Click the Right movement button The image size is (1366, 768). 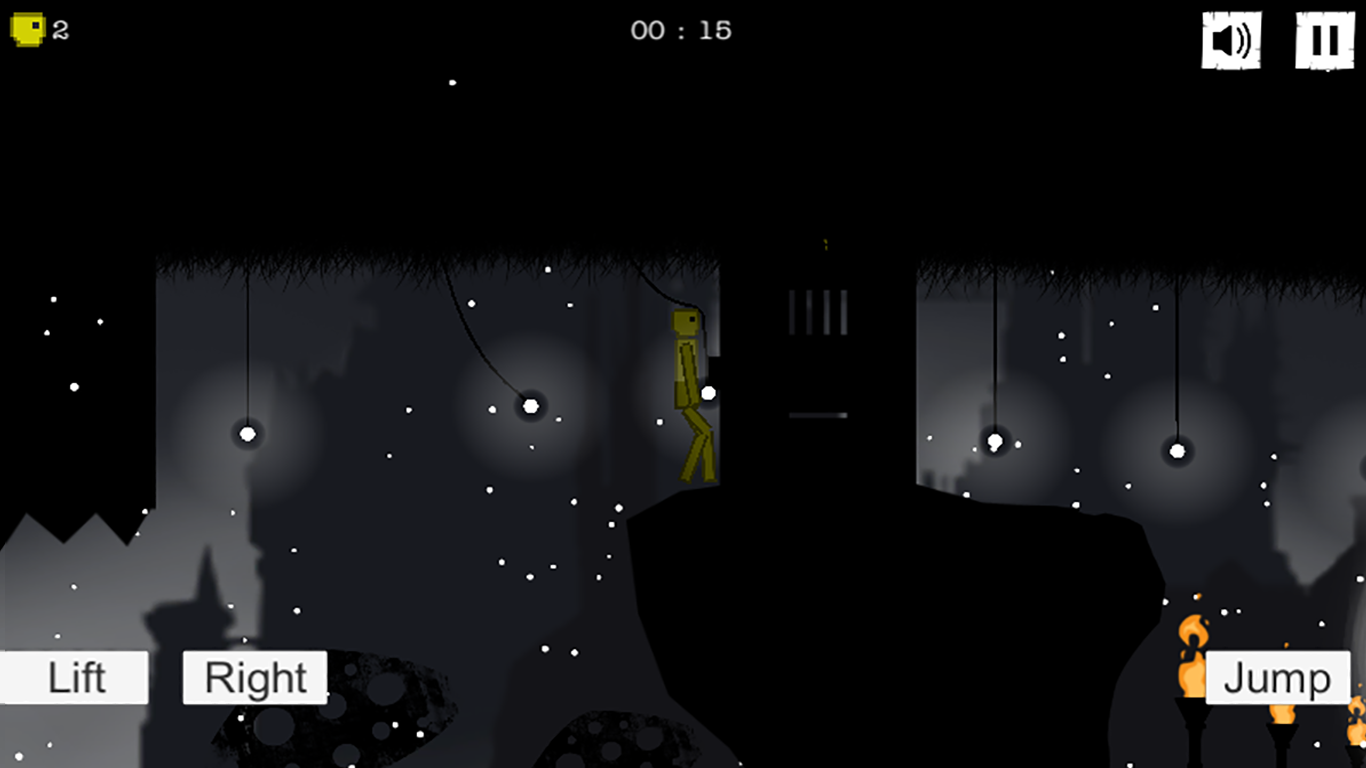pyautogui.click(x=253, y=677)
